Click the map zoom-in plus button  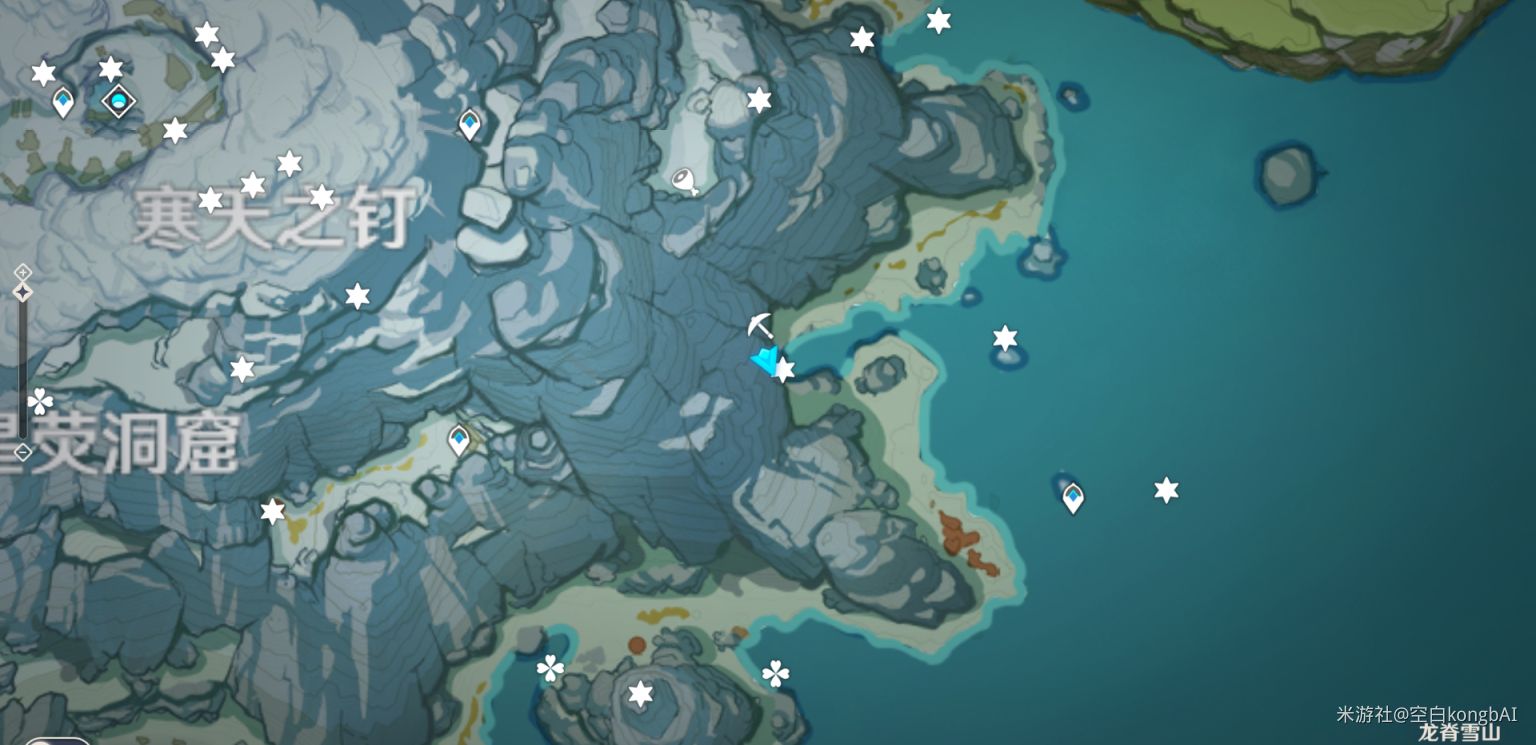click(23, 272)
